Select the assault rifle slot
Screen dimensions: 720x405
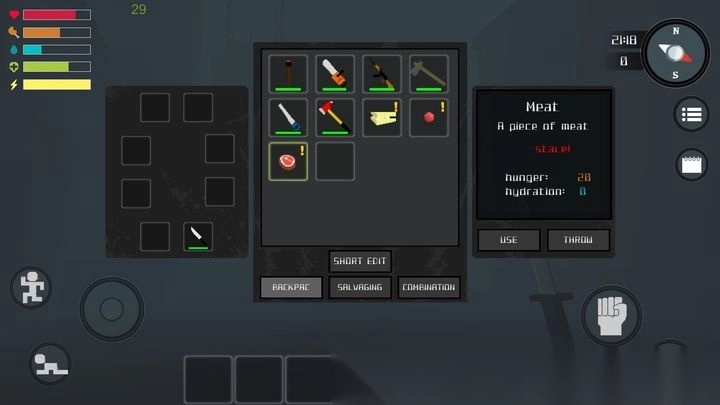tap(381, 73)
